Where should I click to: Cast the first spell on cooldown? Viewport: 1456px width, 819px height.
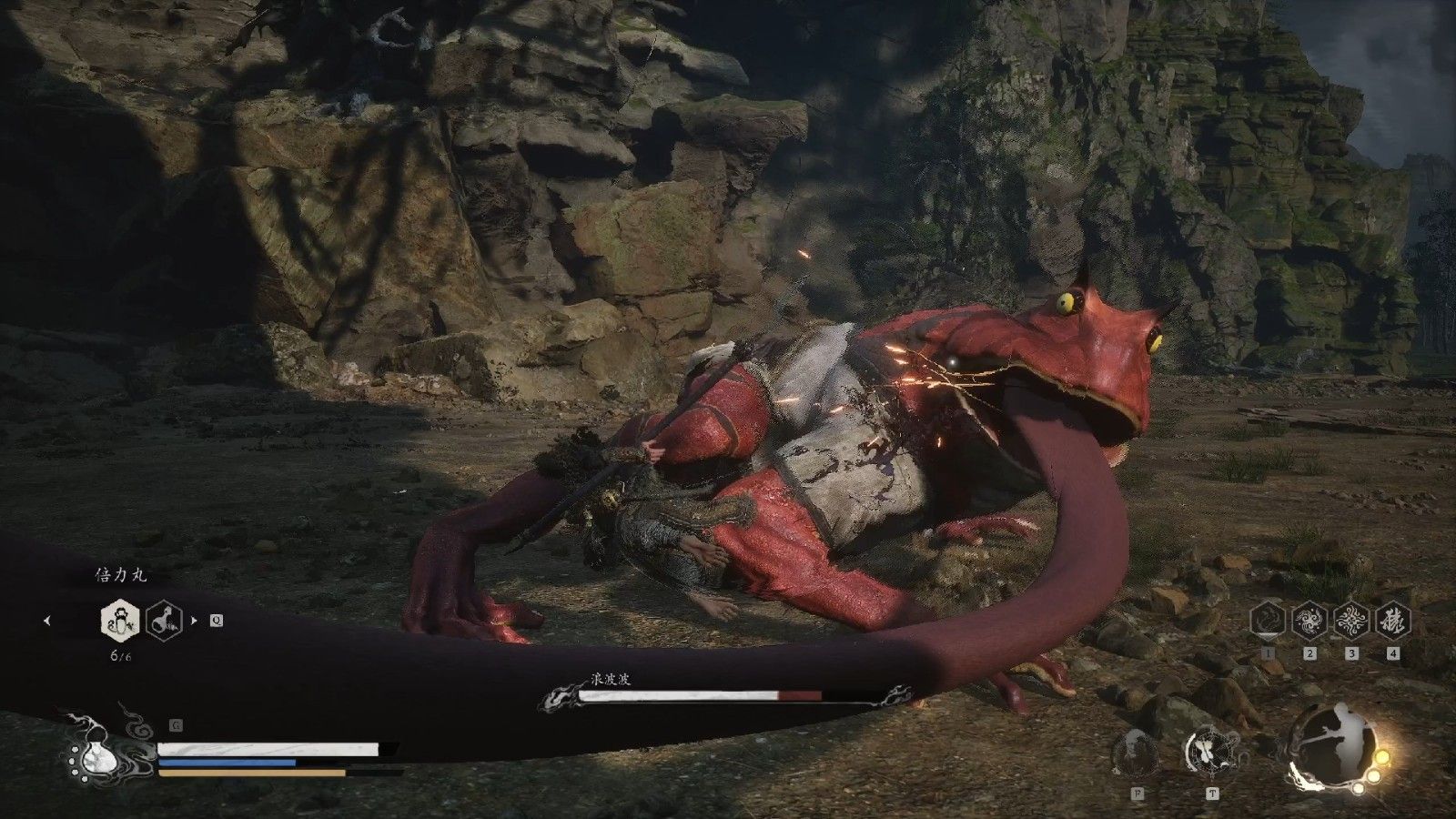coord(1267,621)
